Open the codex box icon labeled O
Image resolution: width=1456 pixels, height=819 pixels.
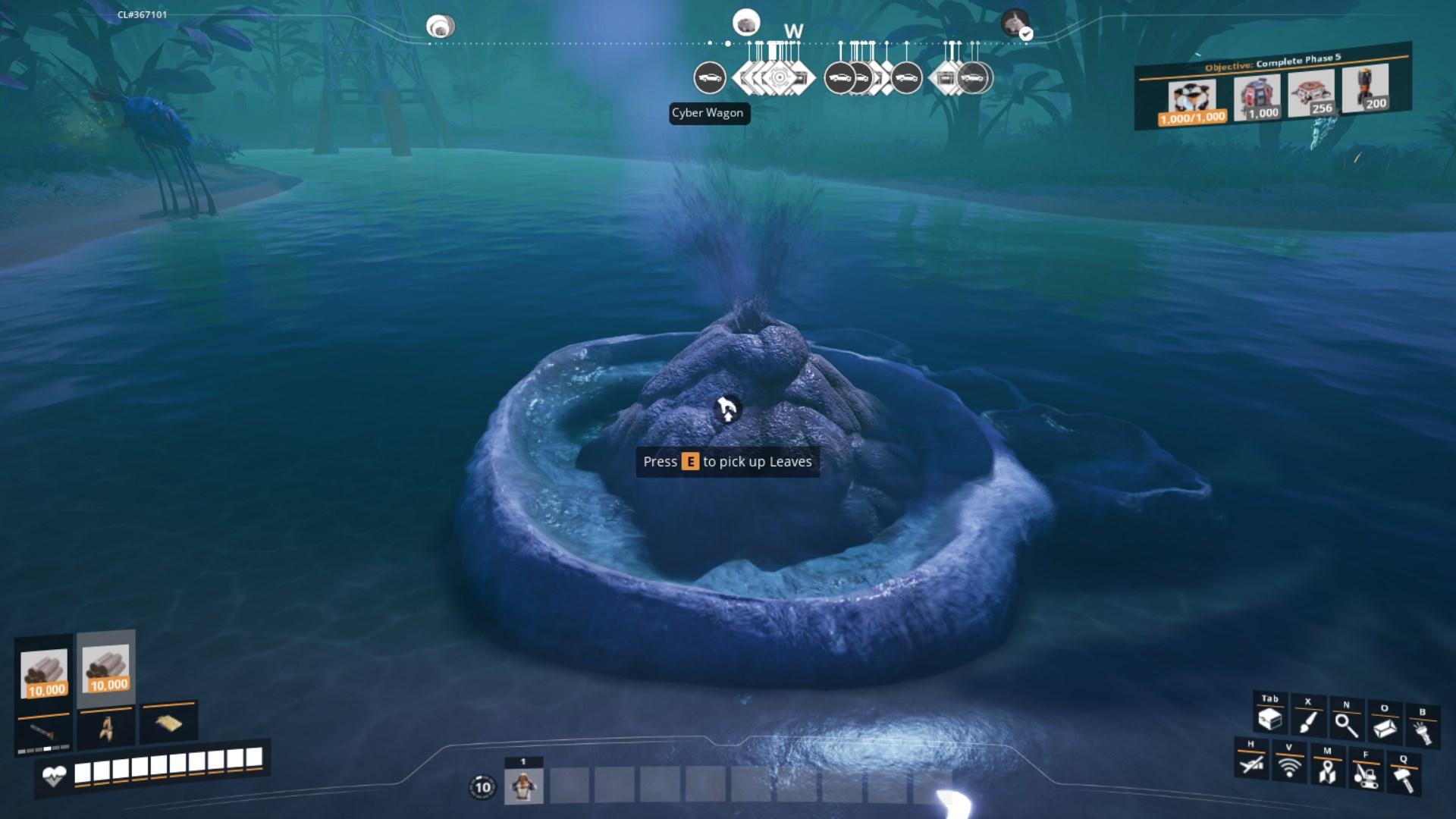tap(1384, 728)
